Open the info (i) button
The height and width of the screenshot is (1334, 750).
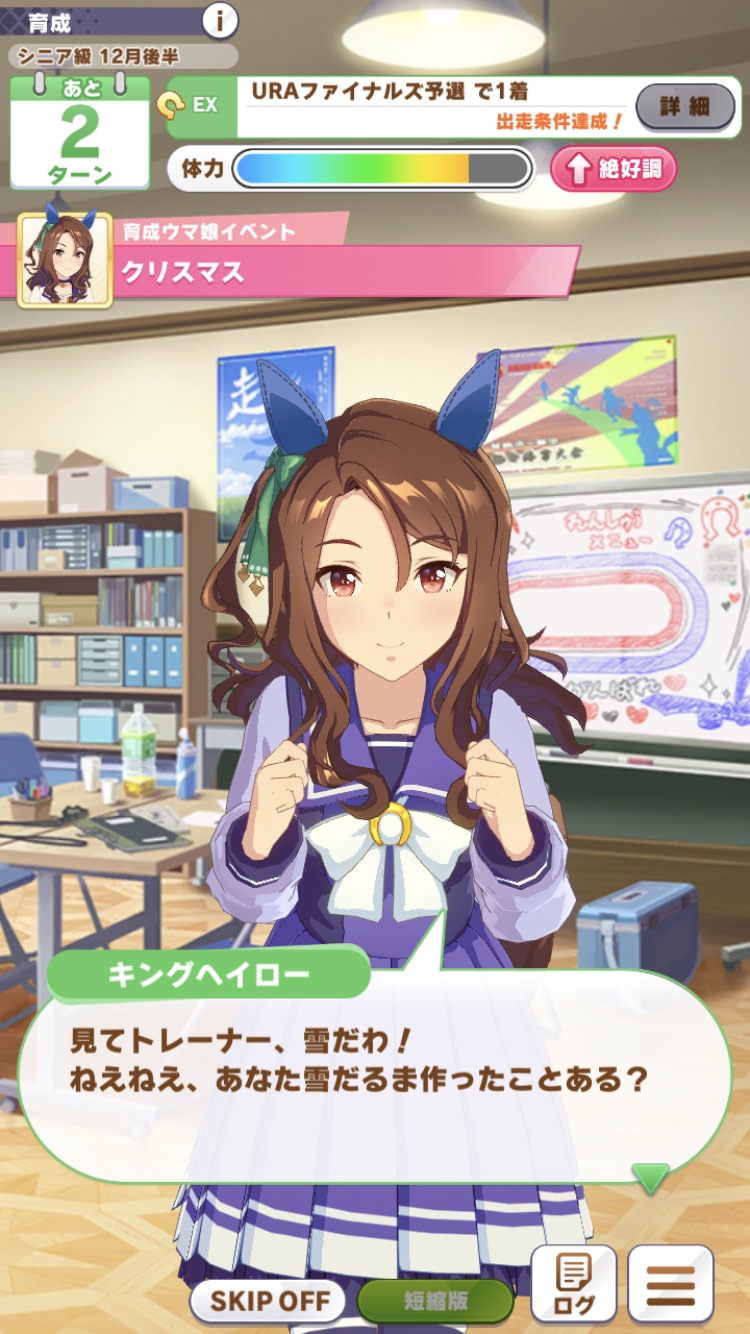pyautogui.click(x=220, y=19)
